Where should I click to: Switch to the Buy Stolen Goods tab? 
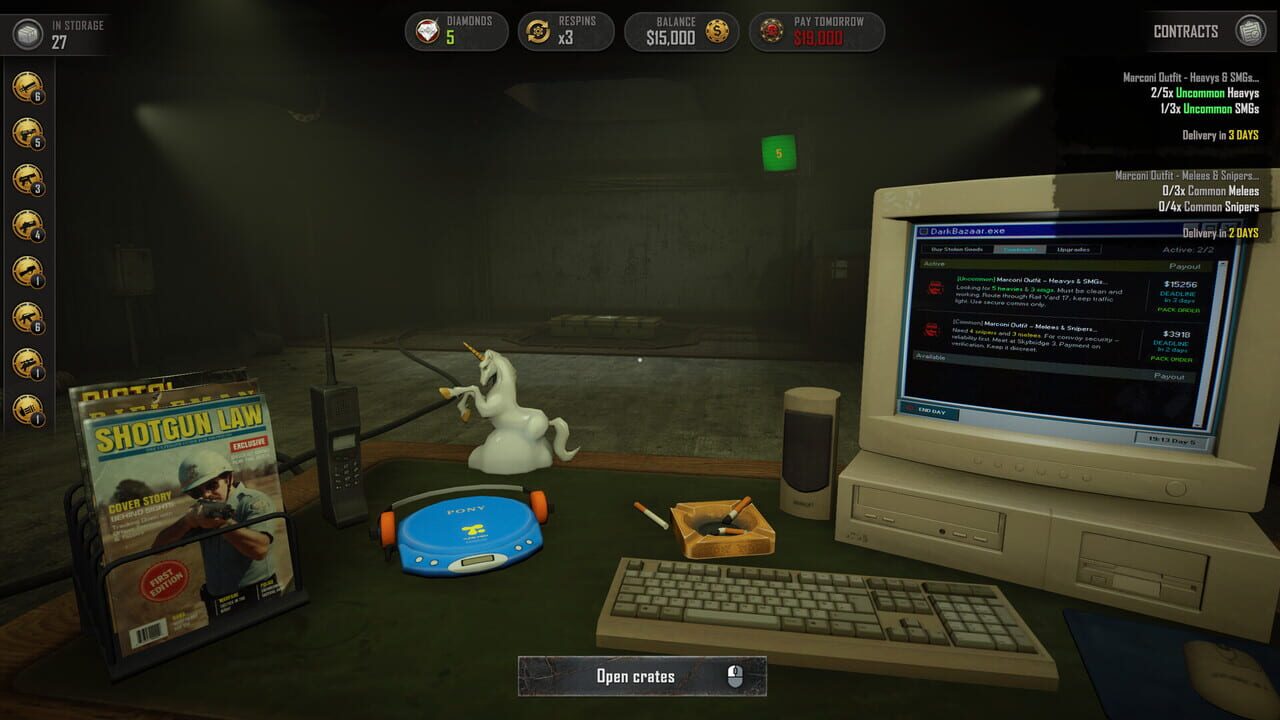[957, 249]
